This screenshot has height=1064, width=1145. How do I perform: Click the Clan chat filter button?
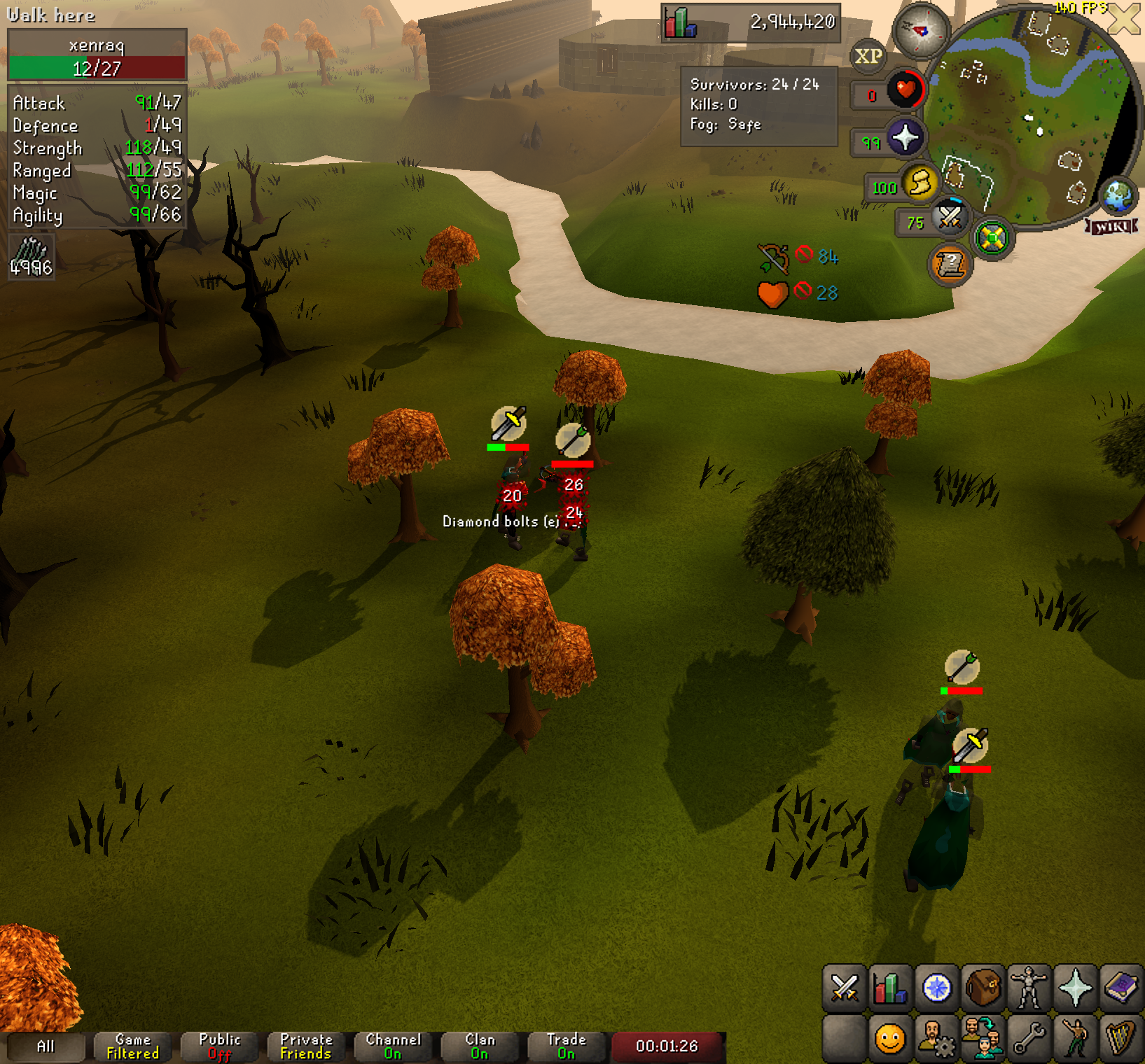click(x=479, y=1046)
